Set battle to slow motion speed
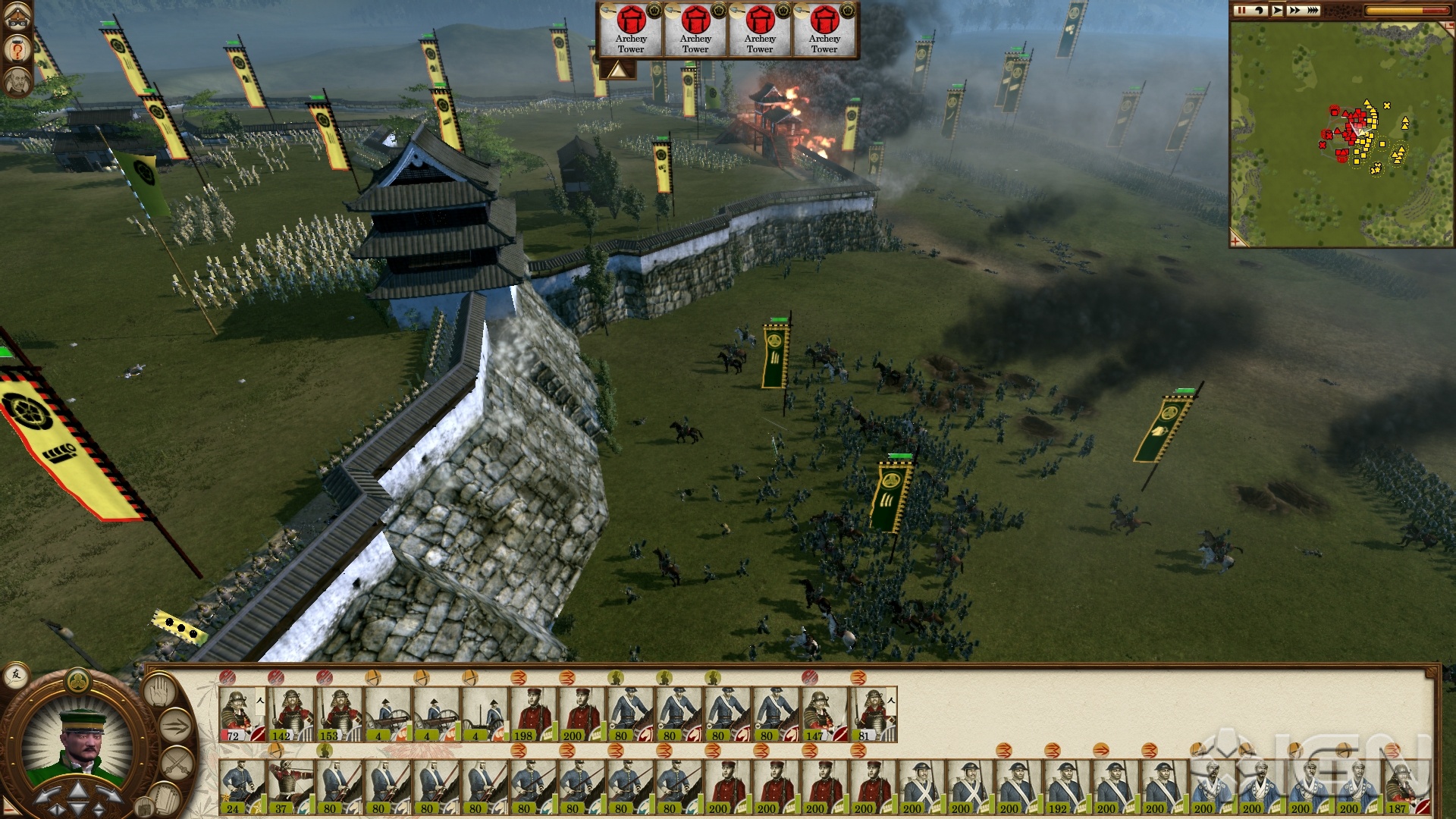Viewport: 1456px width, 819px height. [x=1259, y=11]
